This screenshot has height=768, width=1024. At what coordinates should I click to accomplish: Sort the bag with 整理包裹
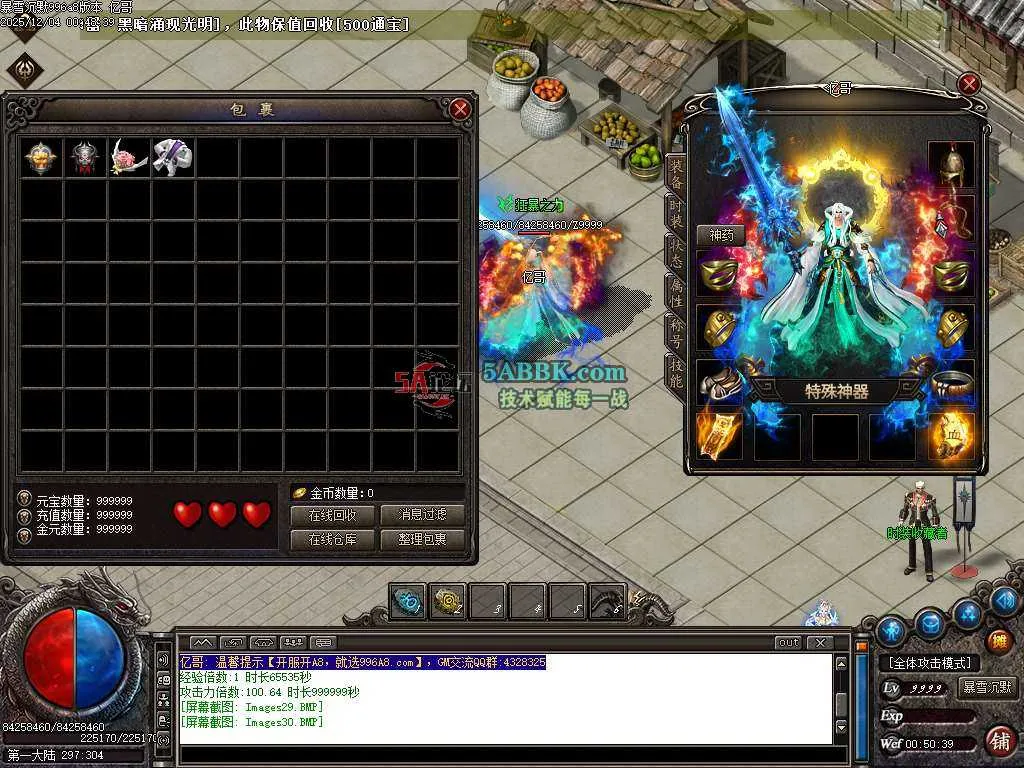pyautogui.click(x=422, y=540)
